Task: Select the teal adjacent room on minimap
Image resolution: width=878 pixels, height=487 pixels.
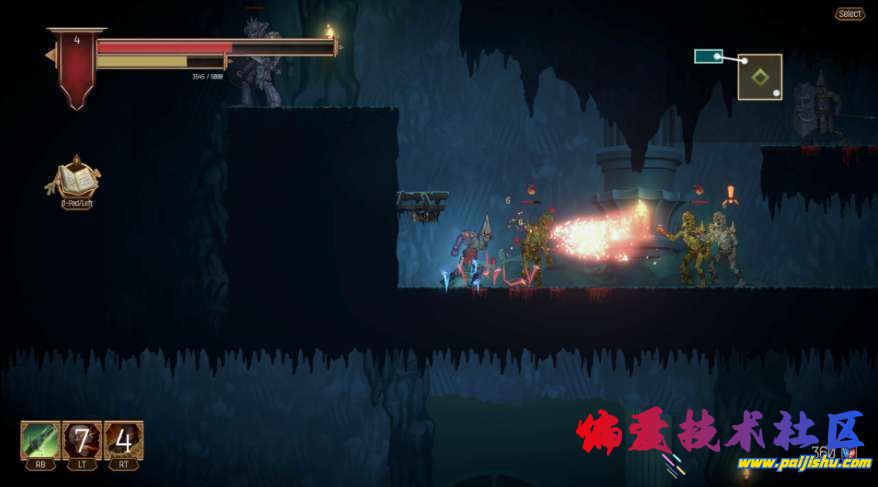Action: 708,57
